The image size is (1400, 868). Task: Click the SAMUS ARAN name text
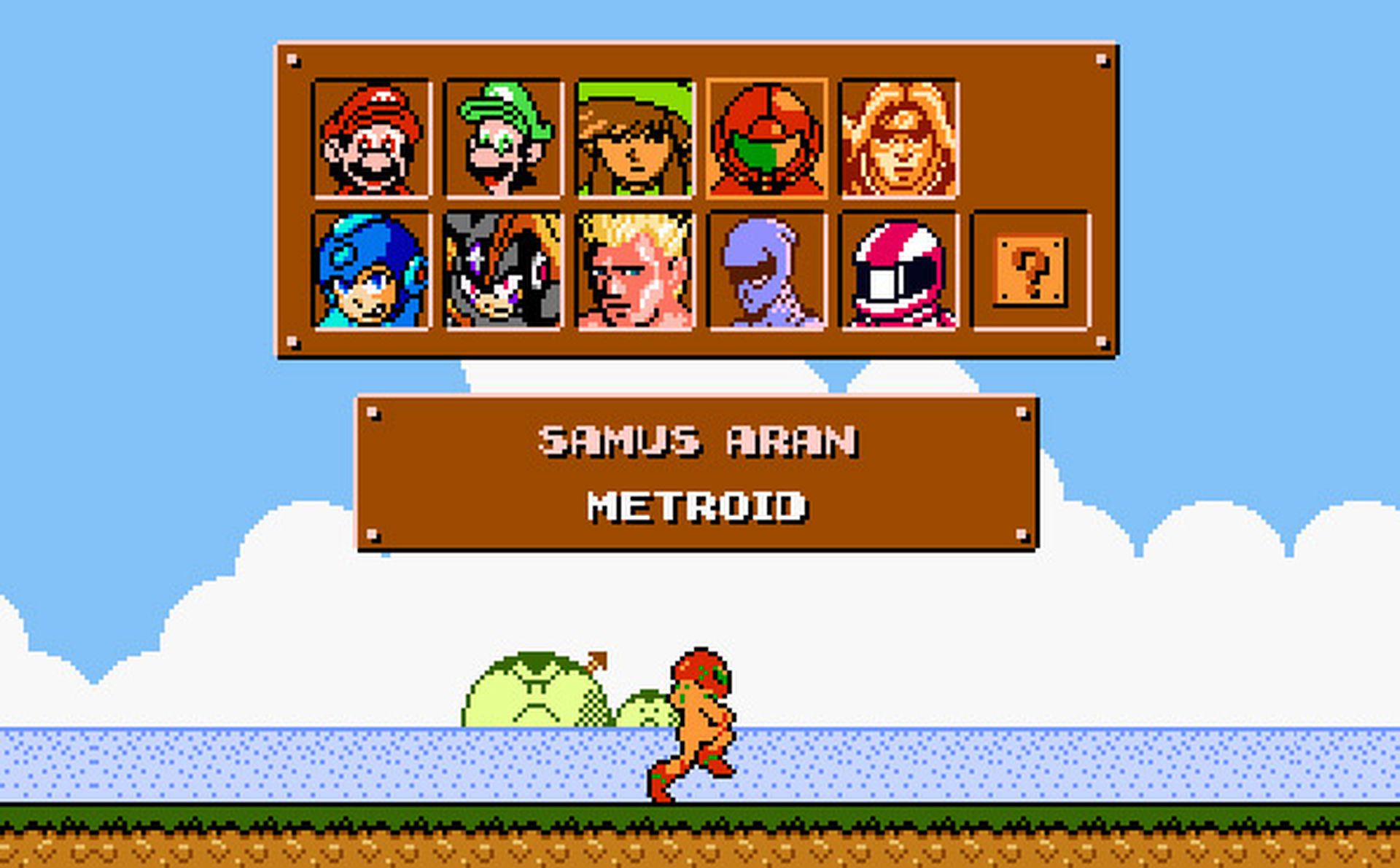coord(700,442)
